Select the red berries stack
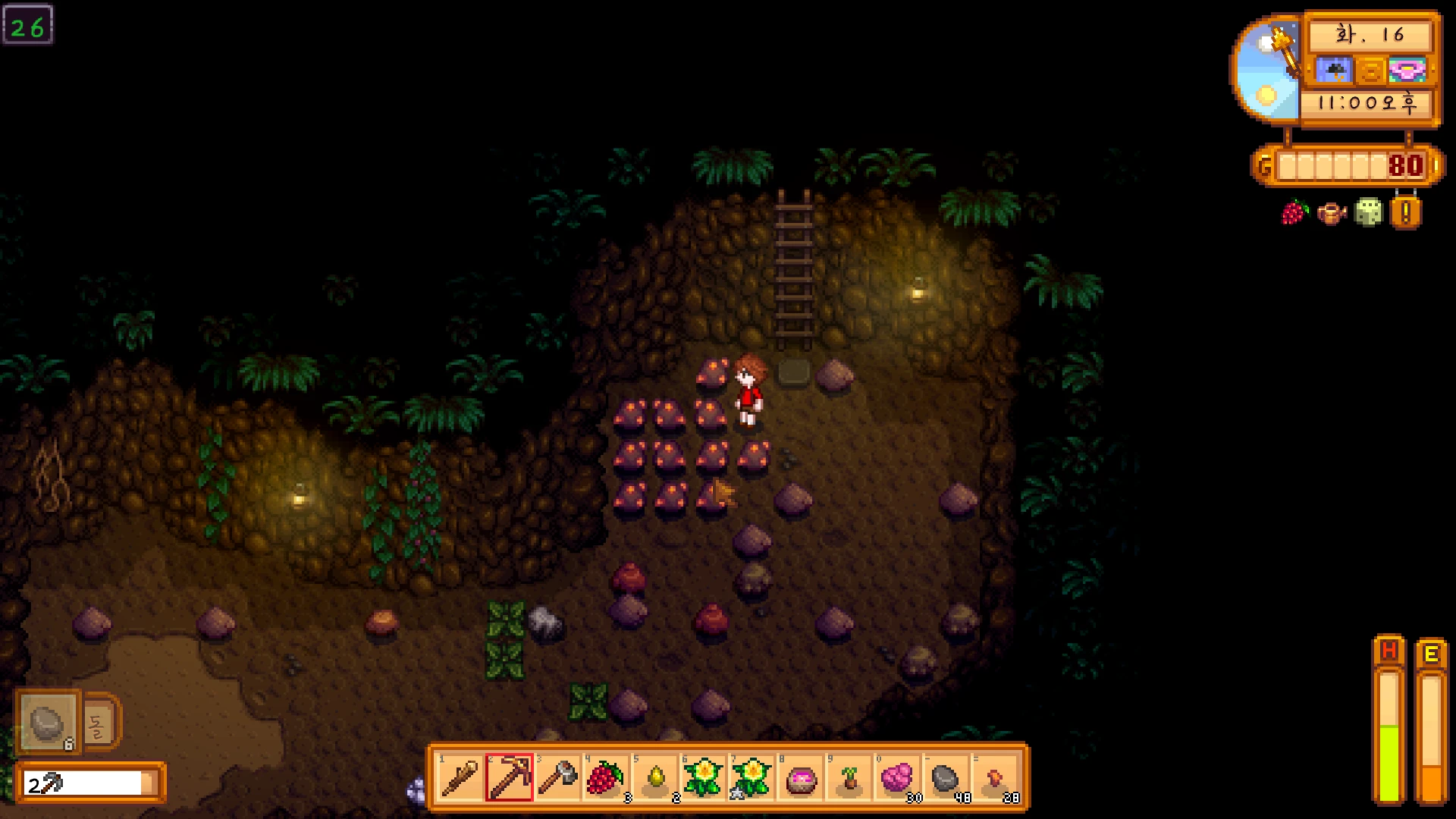Viewport: 1456px width, 819px height. 606,778
